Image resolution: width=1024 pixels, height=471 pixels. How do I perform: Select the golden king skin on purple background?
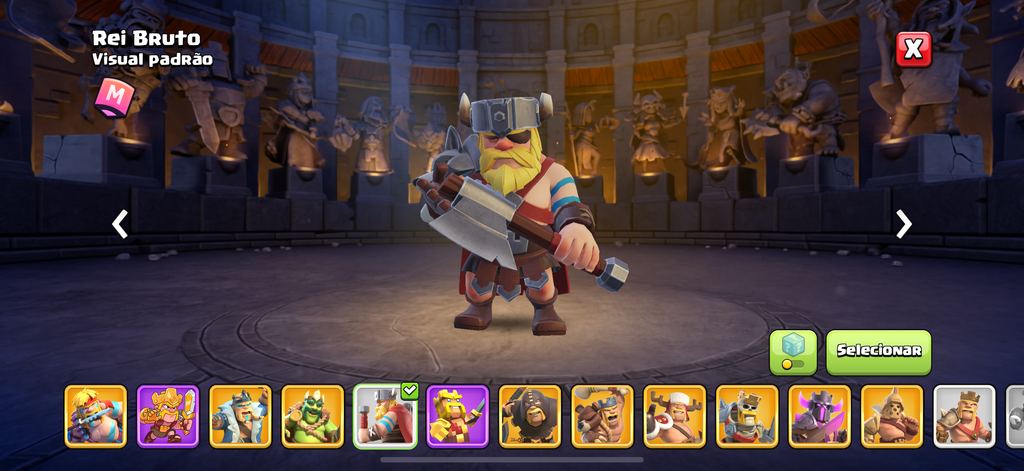point(168,414)
